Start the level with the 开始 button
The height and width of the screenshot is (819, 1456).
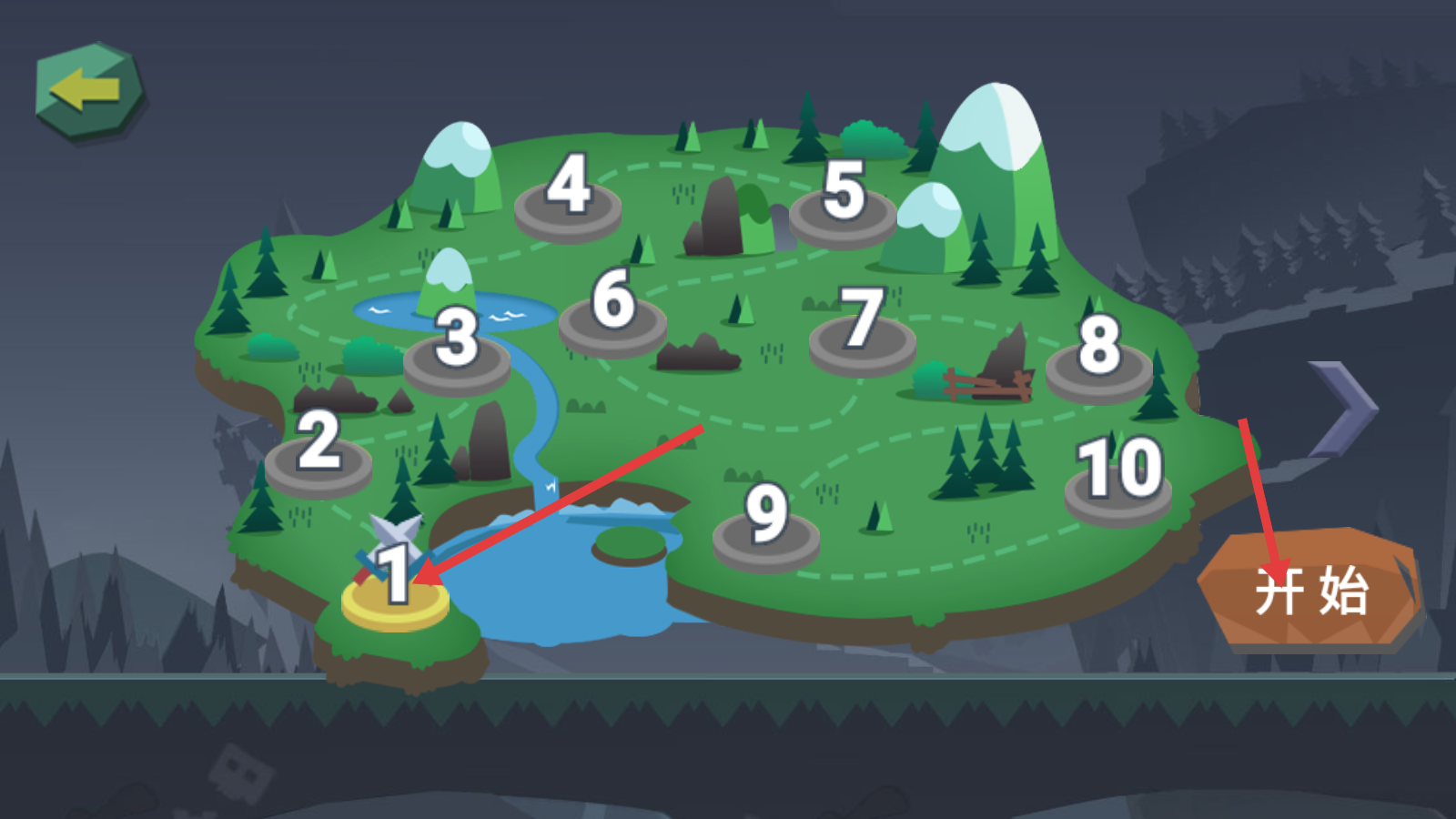1310,590
